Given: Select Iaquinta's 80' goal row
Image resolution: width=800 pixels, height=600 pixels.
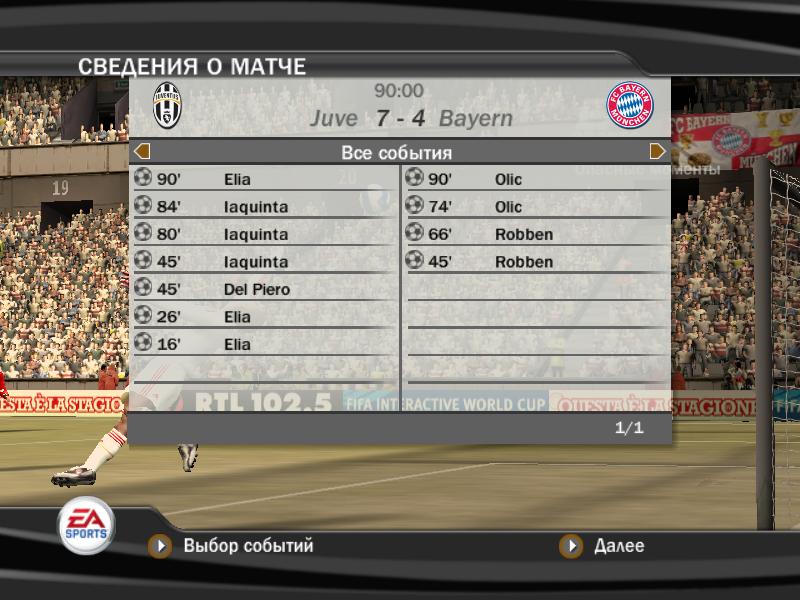Looking at the screenshot, I should 265,235.
